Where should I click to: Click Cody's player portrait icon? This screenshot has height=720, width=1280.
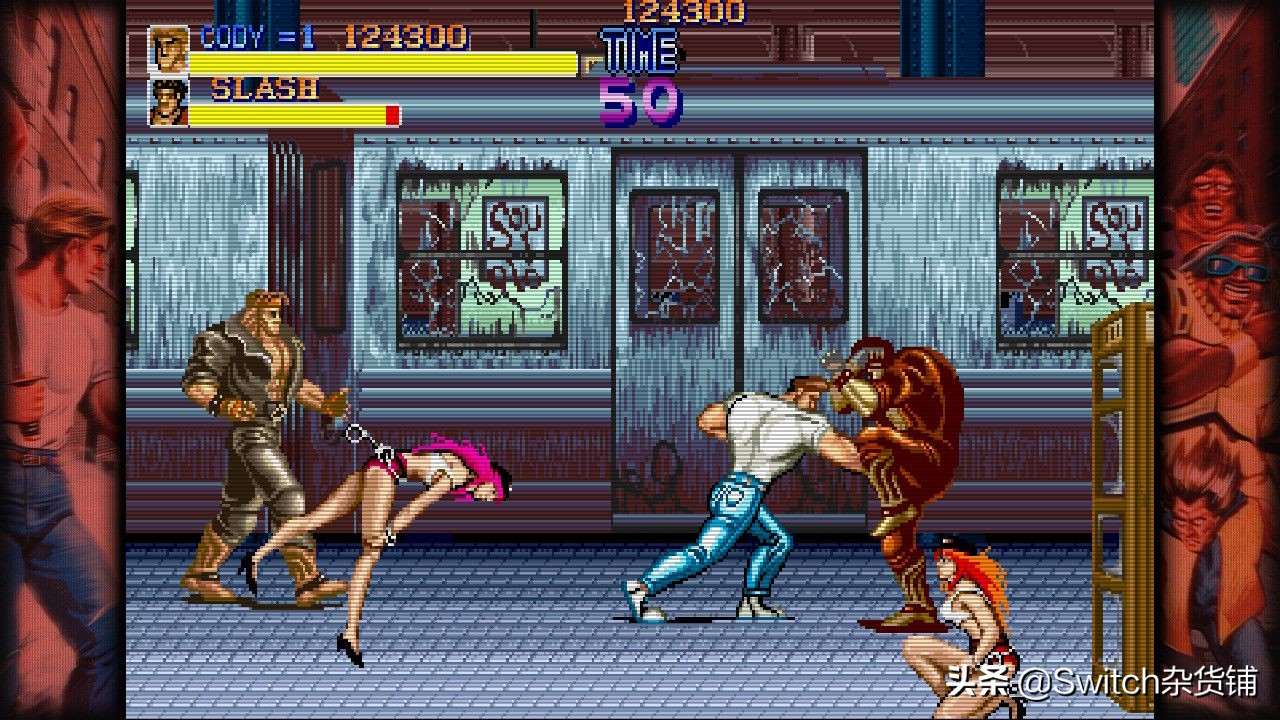coord(168,49)
